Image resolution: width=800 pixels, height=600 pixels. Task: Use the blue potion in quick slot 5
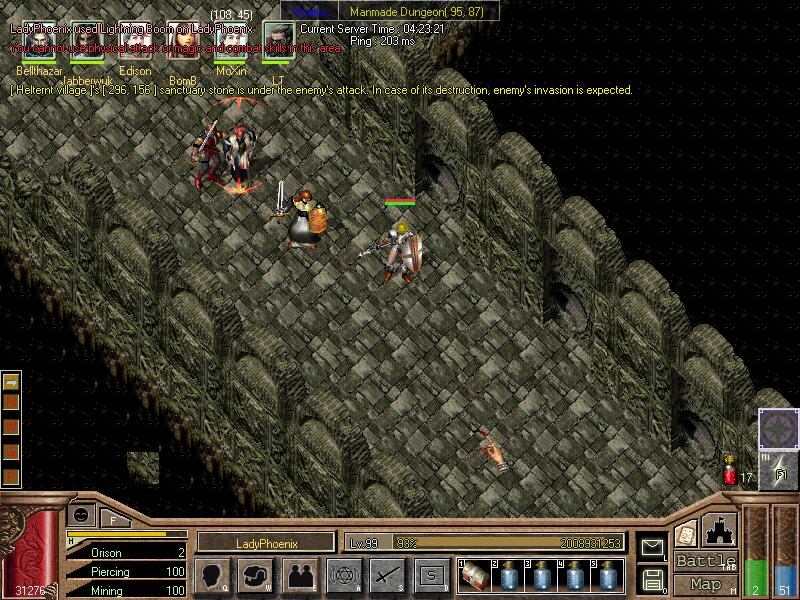pyautogui.click(x=606, y=575)
